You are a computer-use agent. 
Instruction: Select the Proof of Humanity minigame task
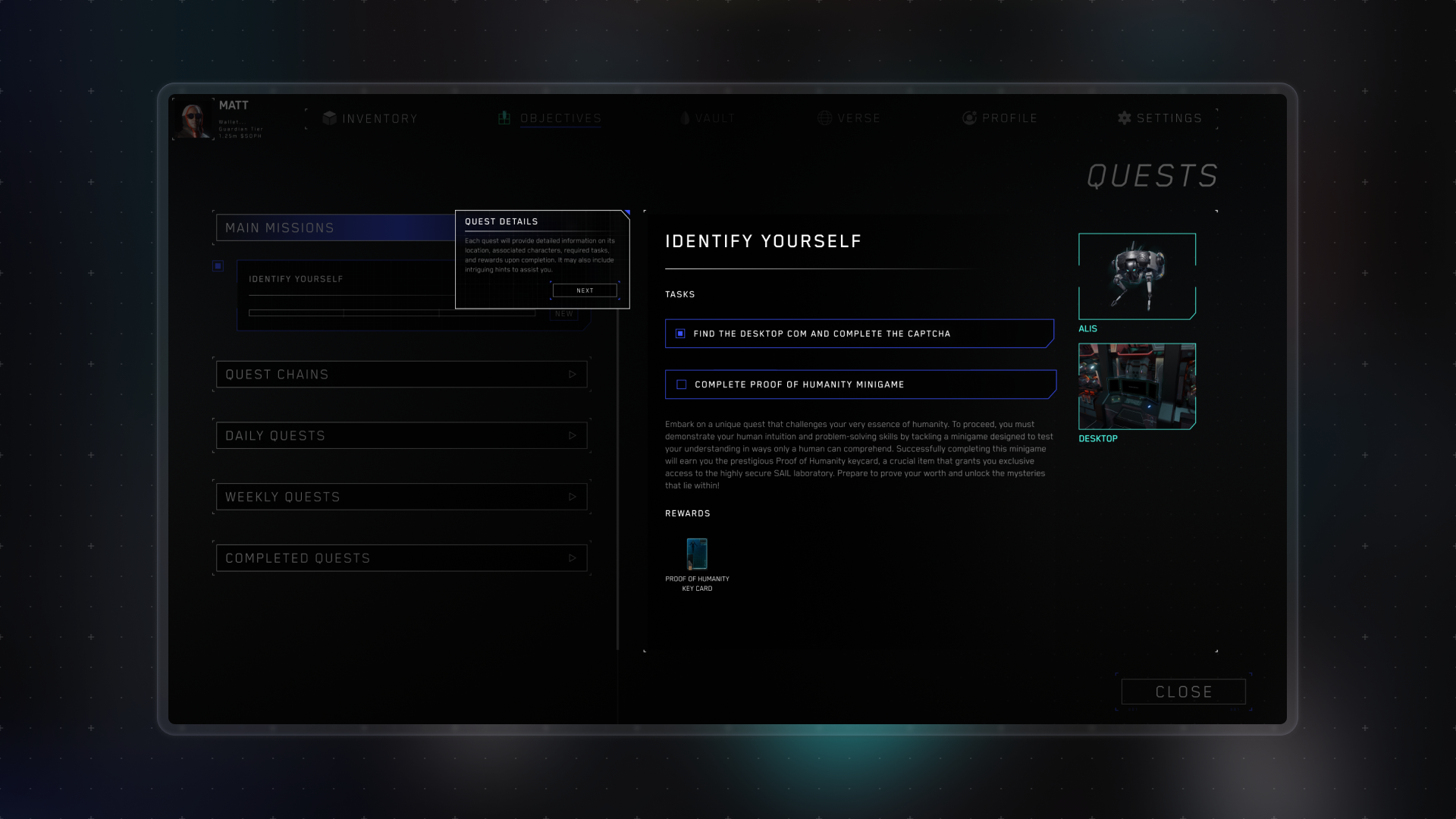(x=859, y=384)
